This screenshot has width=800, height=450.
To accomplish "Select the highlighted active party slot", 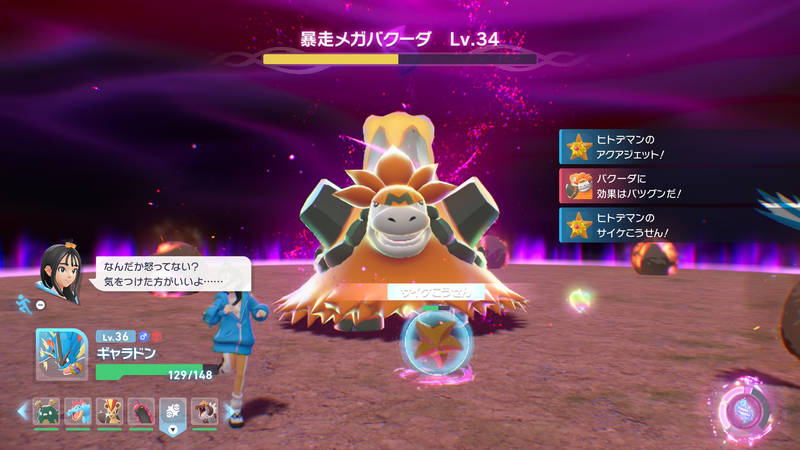I will point(173,411).
